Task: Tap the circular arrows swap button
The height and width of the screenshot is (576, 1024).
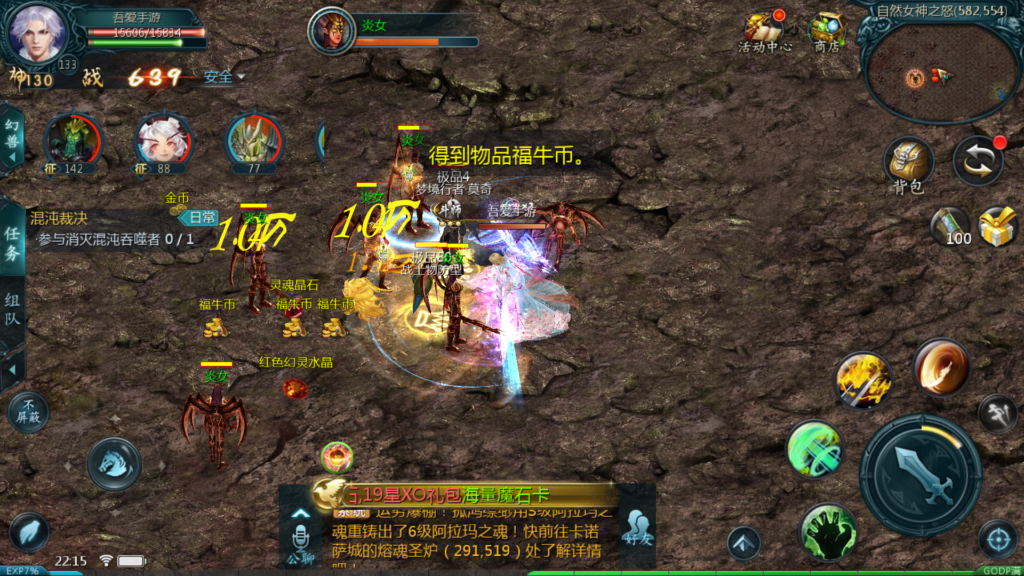Action: coord(977,162)
